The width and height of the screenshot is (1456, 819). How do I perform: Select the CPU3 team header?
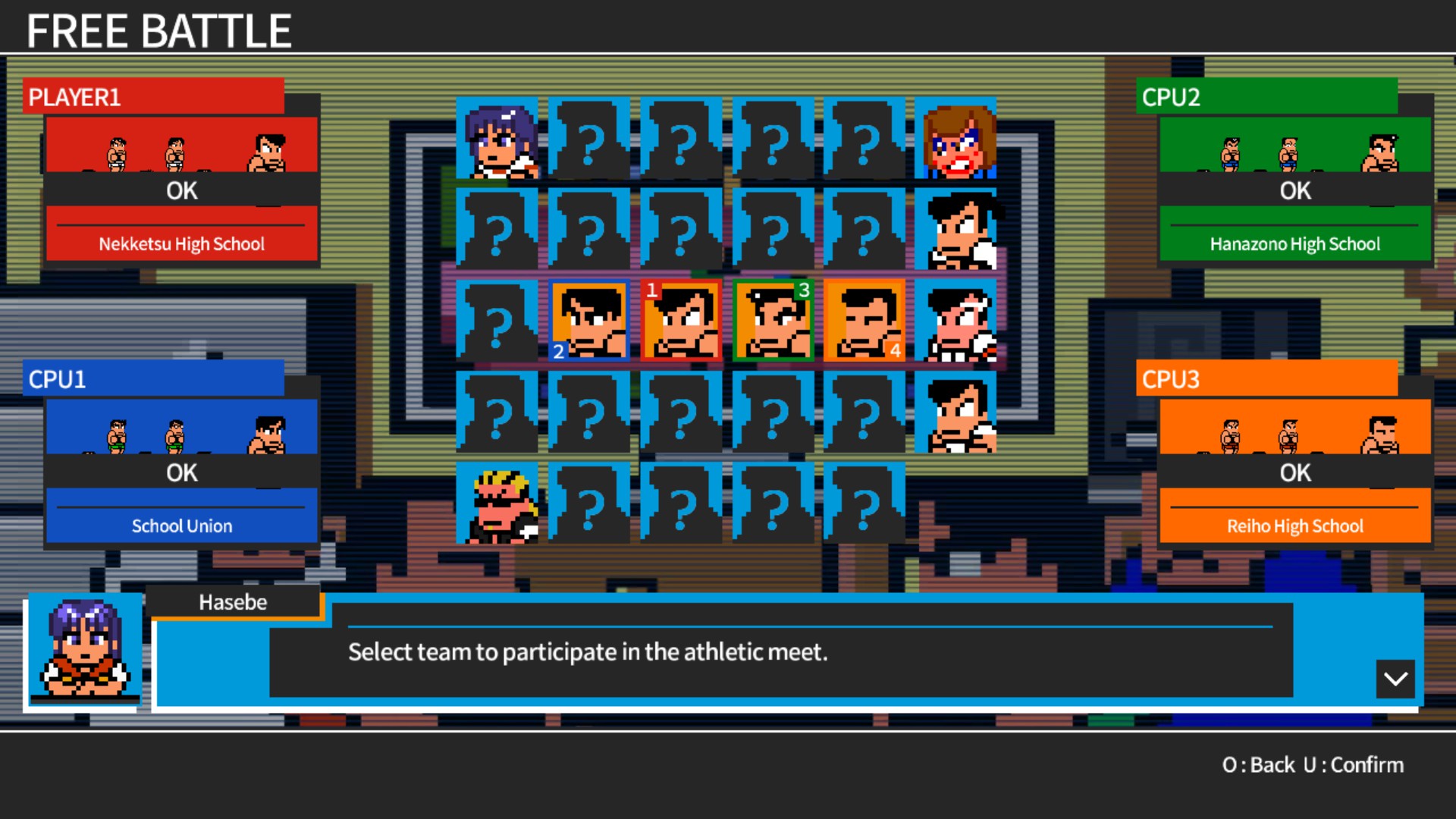pos(1267,379)
